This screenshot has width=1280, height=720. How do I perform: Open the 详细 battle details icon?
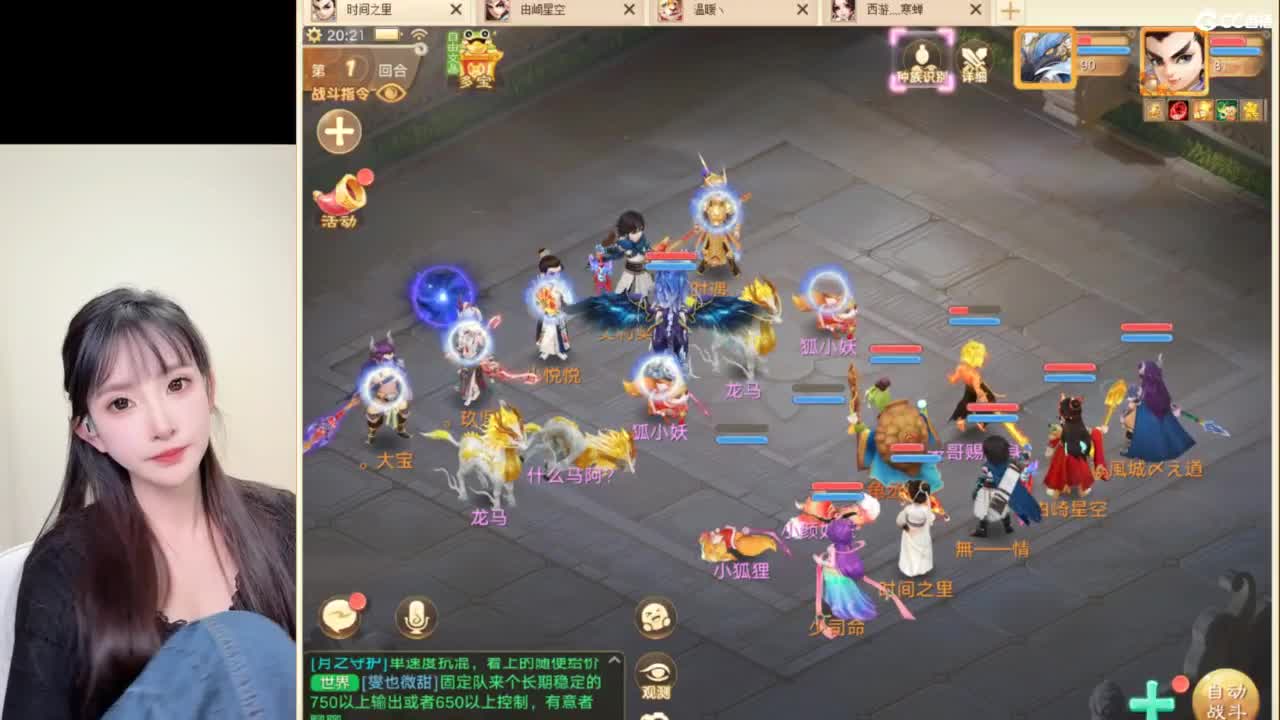[x=972, y=63]
